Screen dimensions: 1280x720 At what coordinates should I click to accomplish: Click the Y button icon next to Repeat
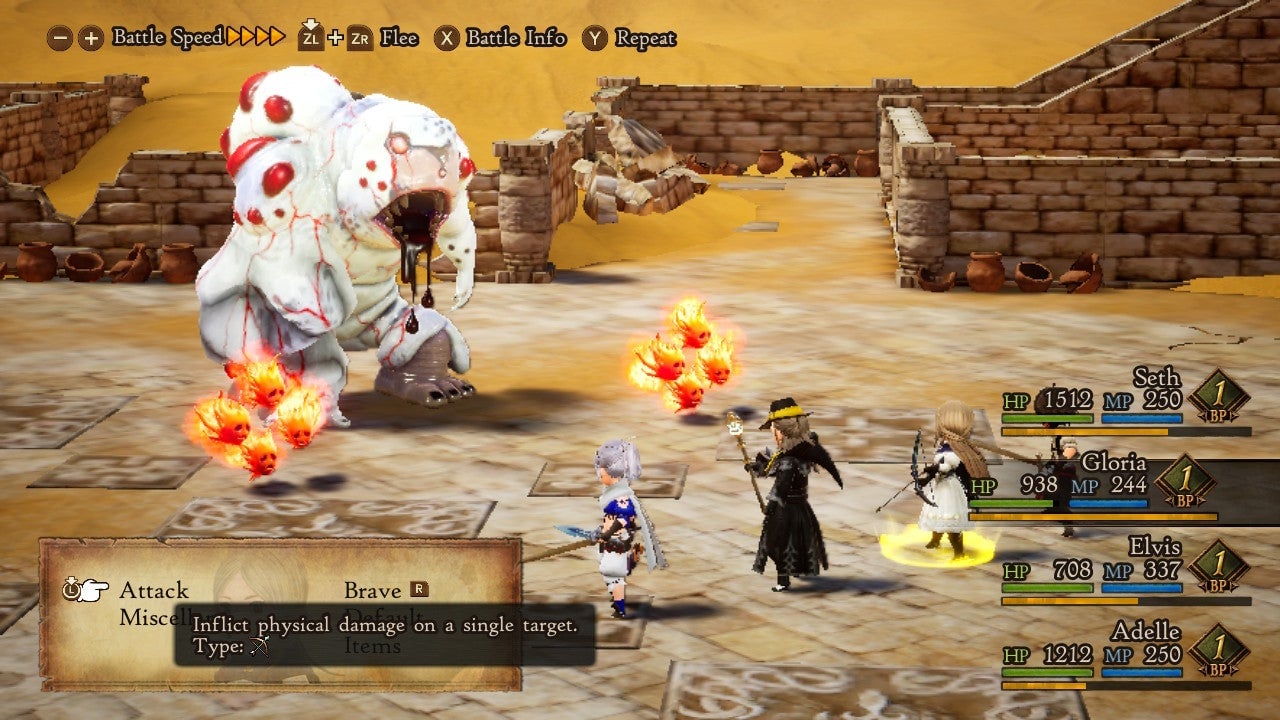(x=594, y=38)
